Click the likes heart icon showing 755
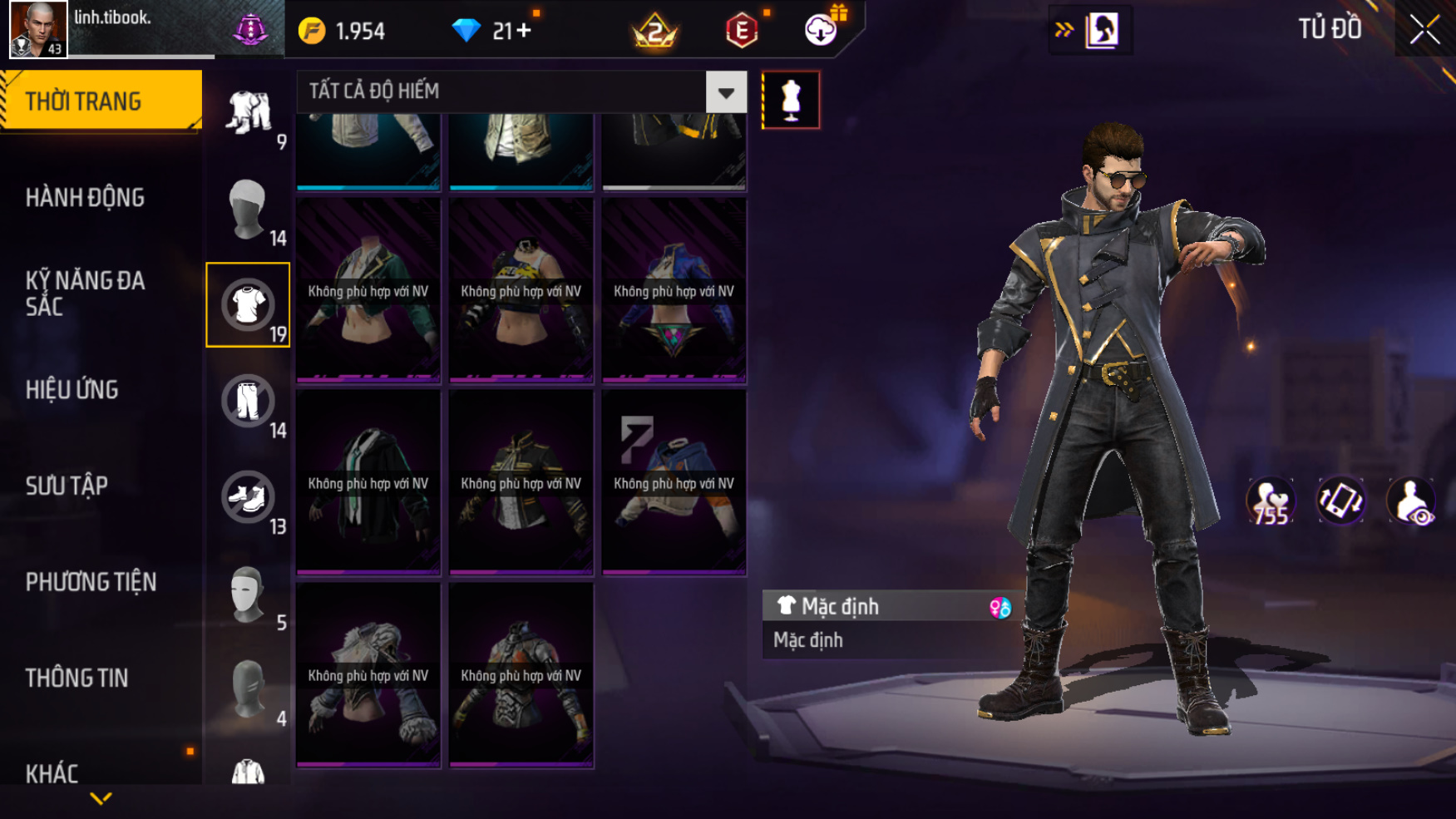 [1270, 501]
